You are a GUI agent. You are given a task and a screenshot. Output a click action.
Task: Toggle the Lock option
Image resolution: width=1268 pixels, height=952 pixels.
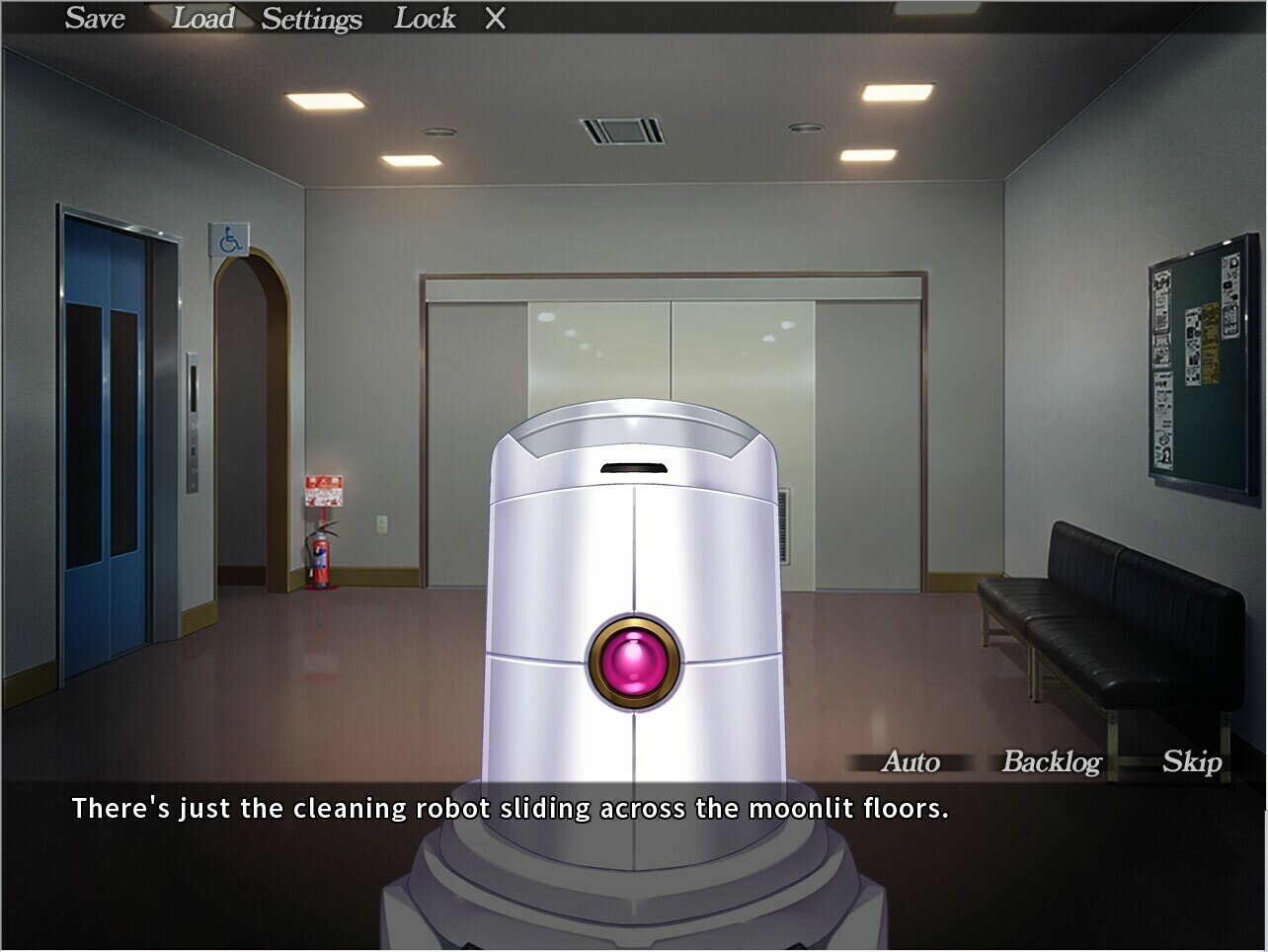425,18
